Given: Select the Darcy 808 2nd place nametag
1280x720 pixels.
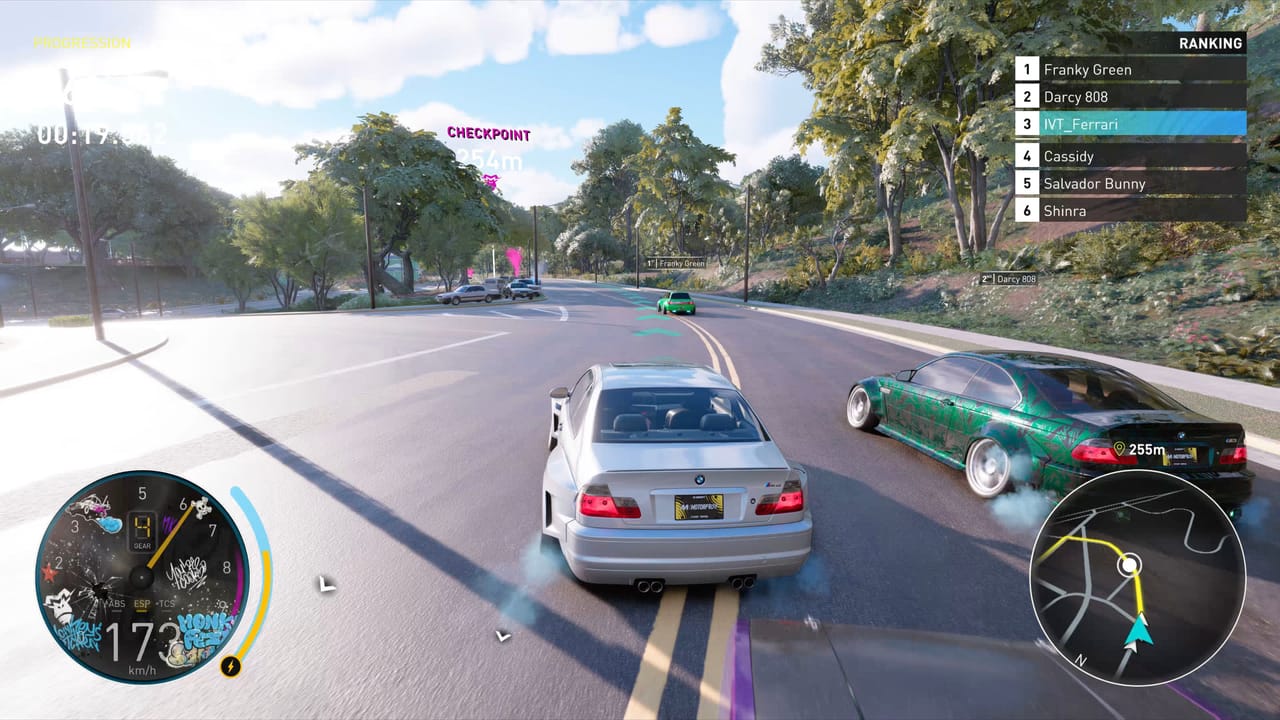Looking at the screenshot, I should click(1007, 279).
